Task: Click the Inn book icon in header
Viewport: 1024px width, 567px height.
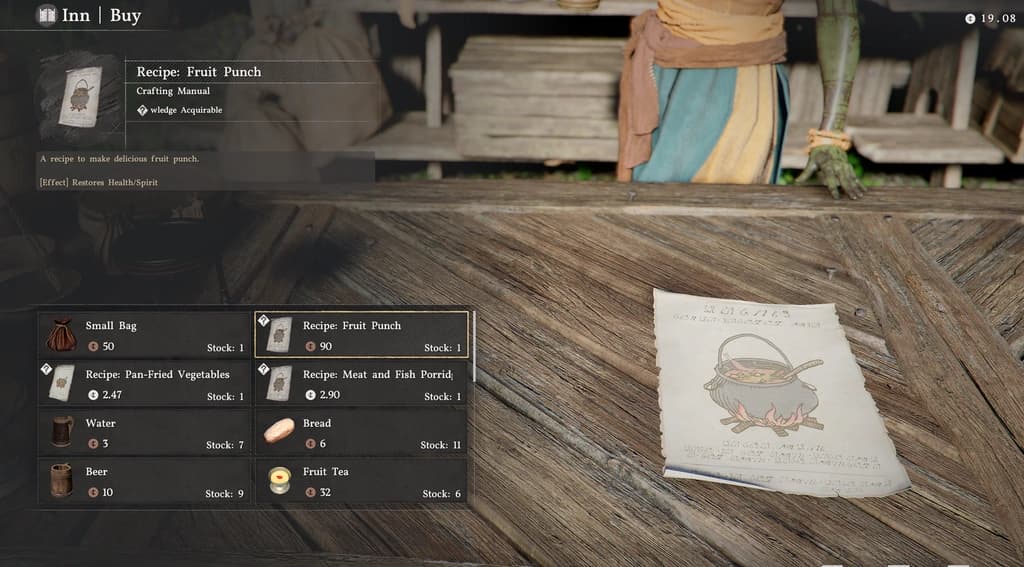Action: point(46,15)
